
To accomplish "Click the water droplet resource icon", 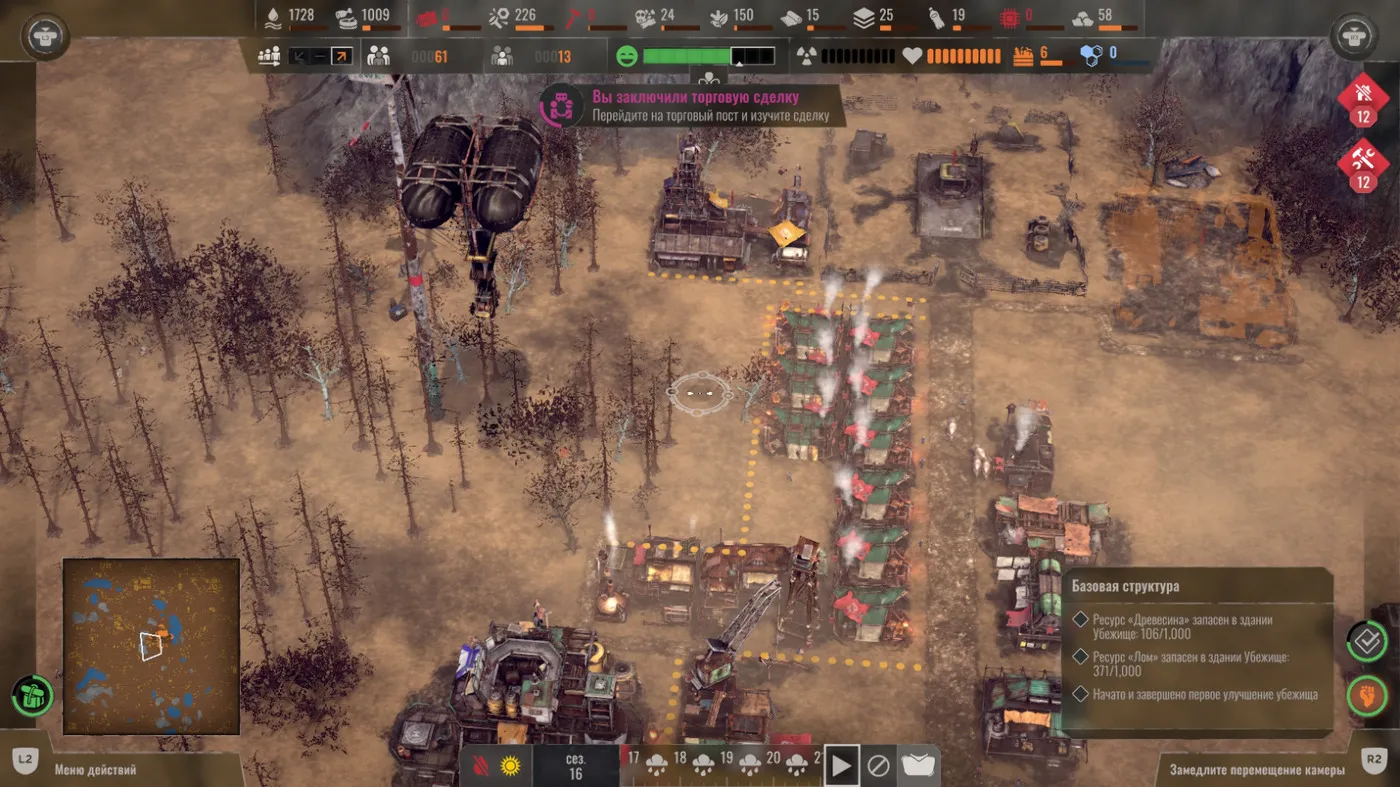I will coord(273,16).
